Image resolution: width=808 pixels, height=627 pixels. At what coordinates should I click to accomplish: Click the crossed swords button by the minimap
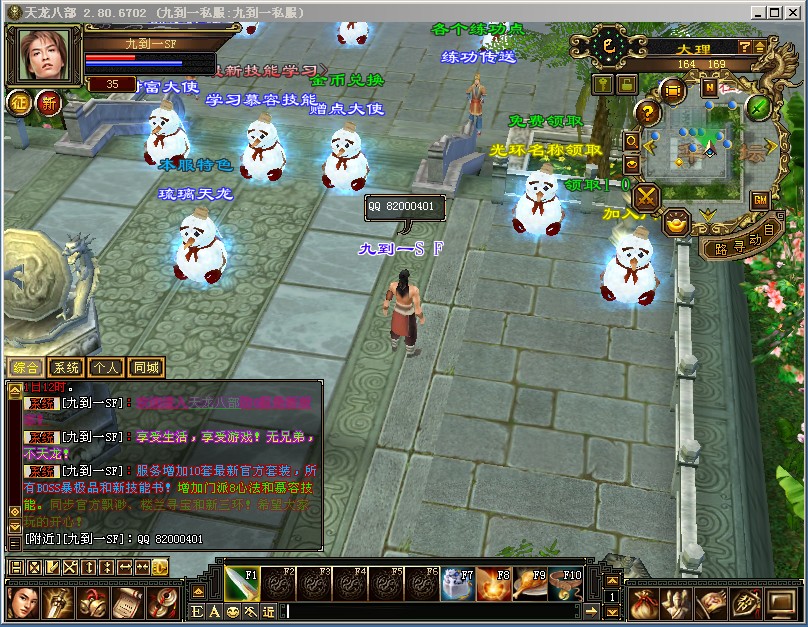(x=646, y=195)
